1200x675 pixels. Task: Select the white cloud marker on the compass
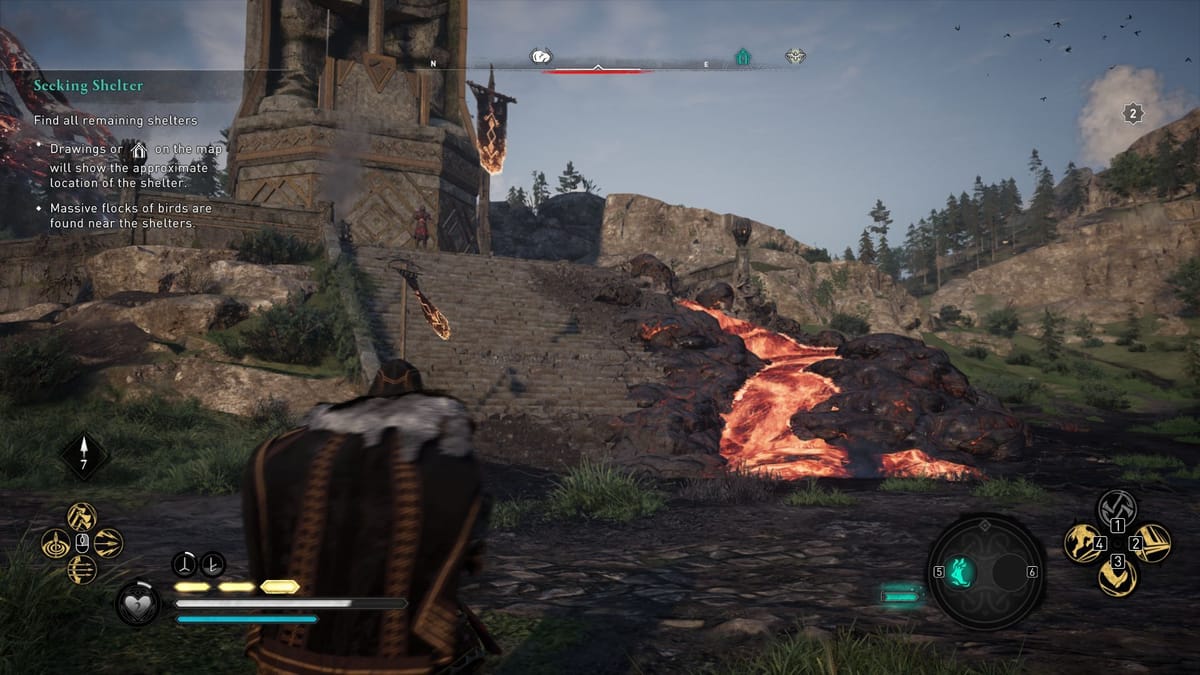click(x=541, y=57)
